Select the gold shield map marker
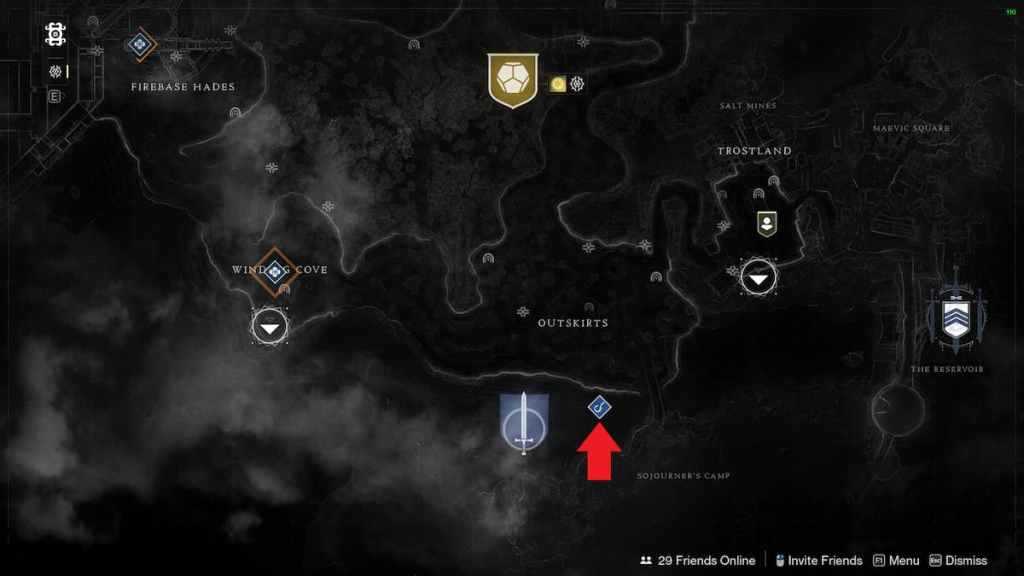This screenshot has width=1024, height=576. pyautogui.click(x=513, y=80)
